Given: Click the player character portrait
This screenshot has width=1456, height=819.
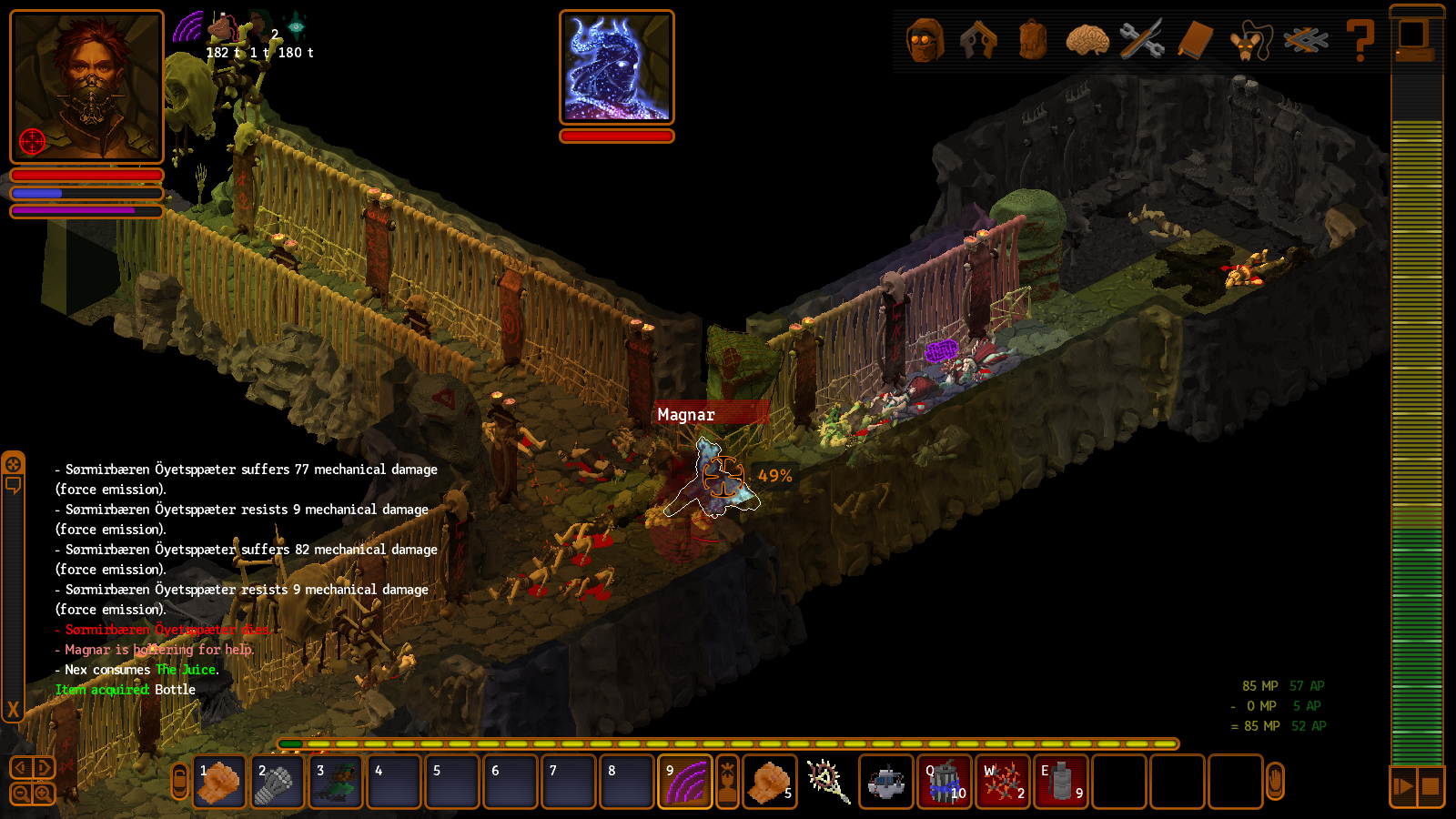Looking at the screenshot, I should [x=86, y=86].
